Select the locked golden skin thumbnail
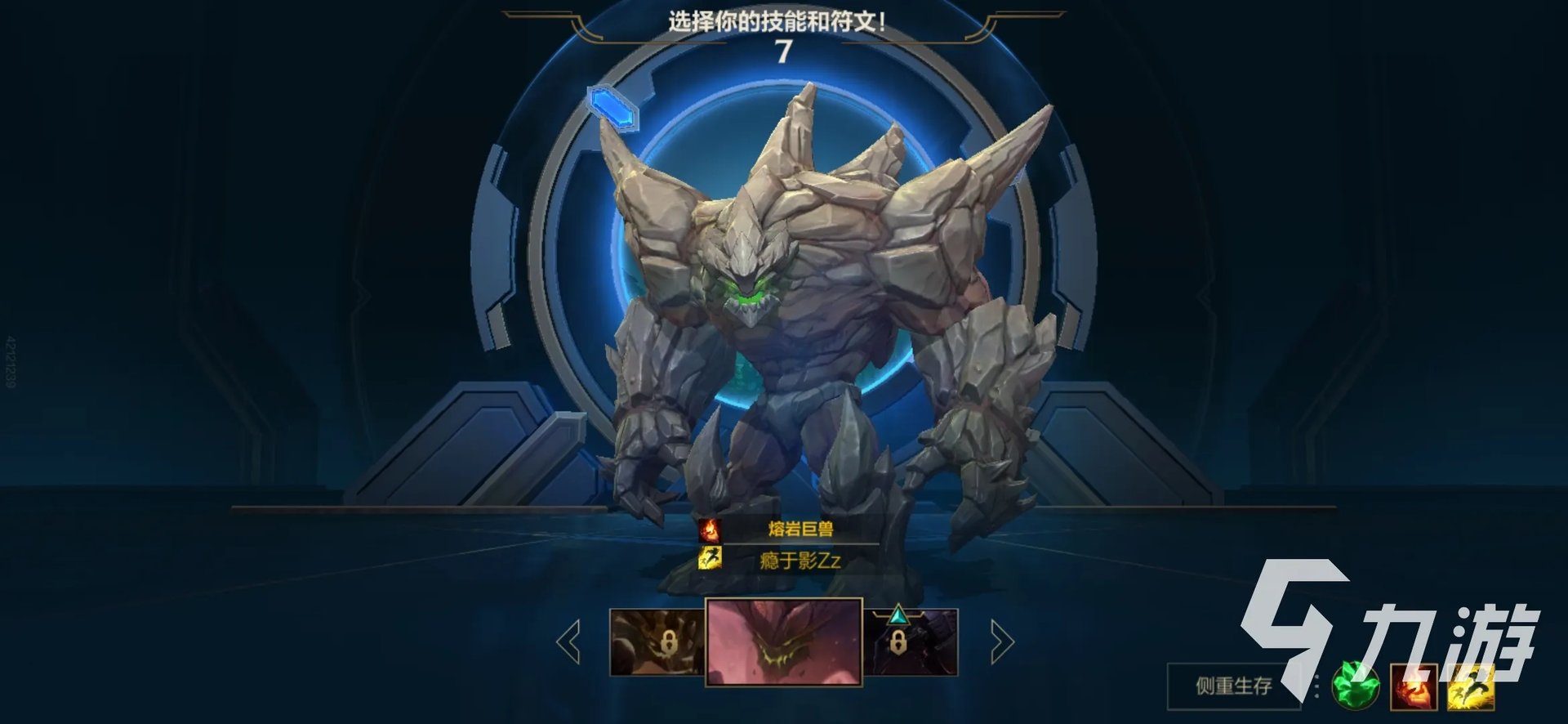1568x724 pixels. [x=657, y=642]
